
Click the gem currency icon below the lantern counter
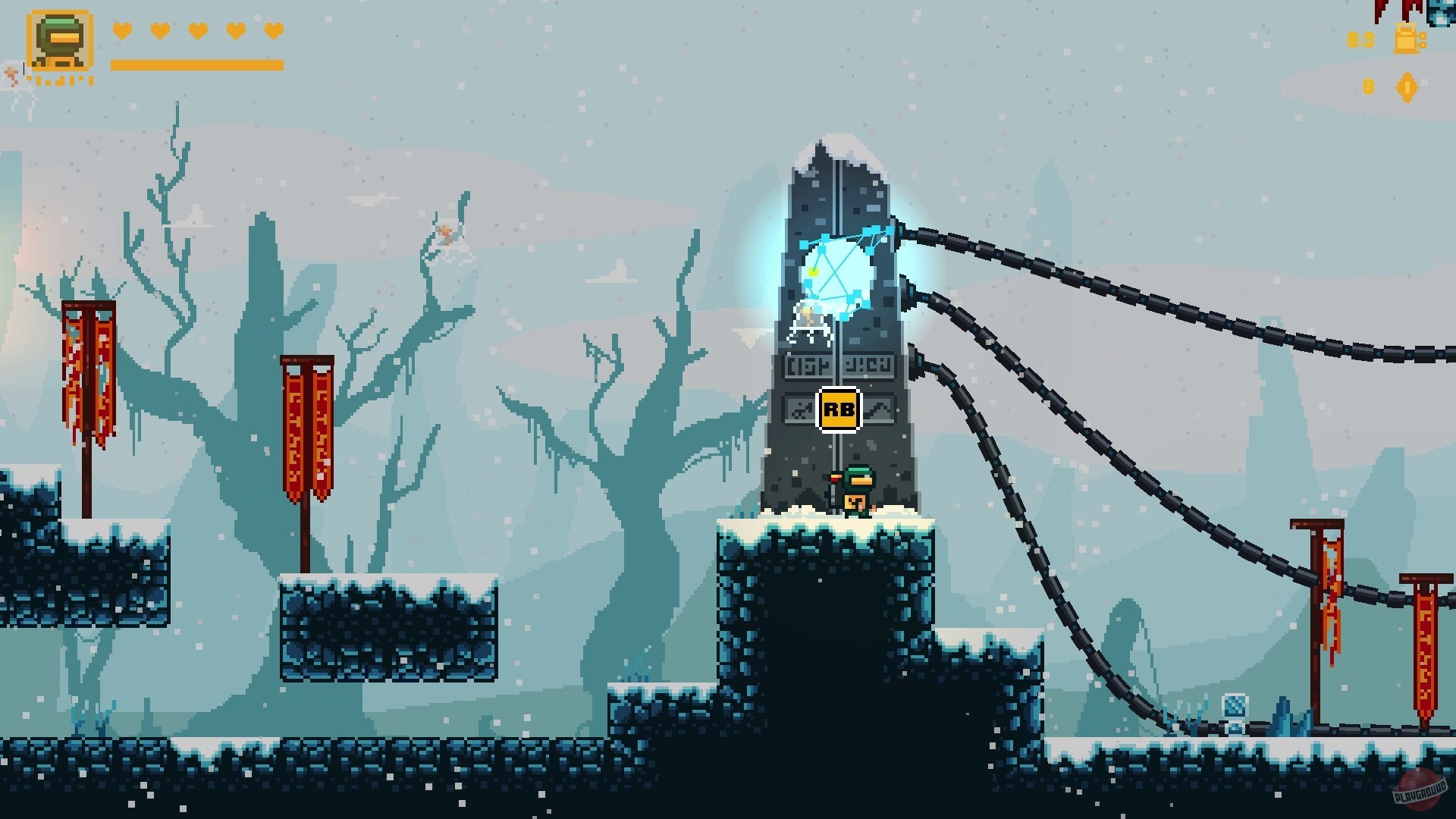(1407, 86)
